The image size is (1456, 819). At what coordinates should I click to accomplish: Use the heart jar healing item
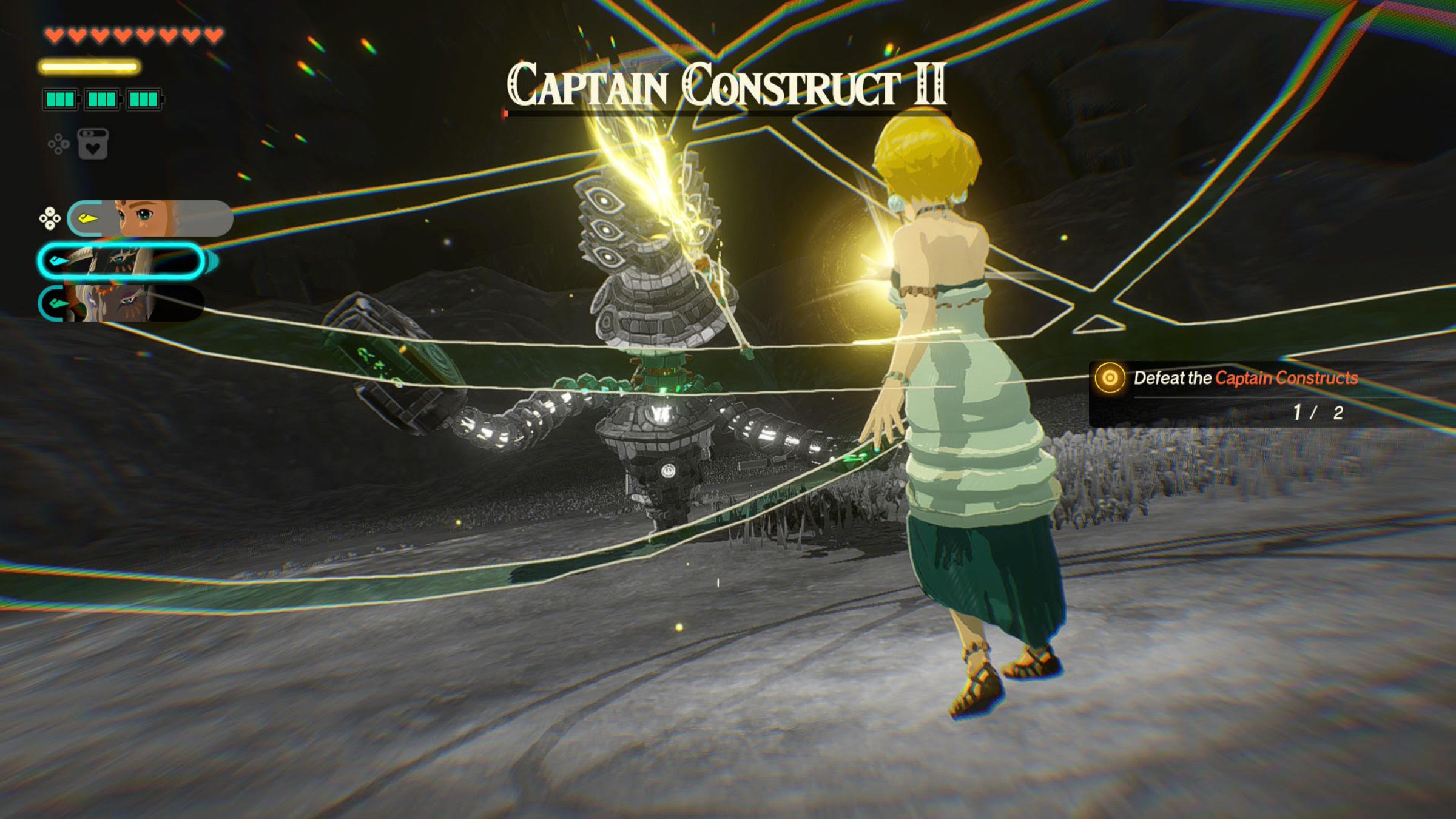pos(93,144)
